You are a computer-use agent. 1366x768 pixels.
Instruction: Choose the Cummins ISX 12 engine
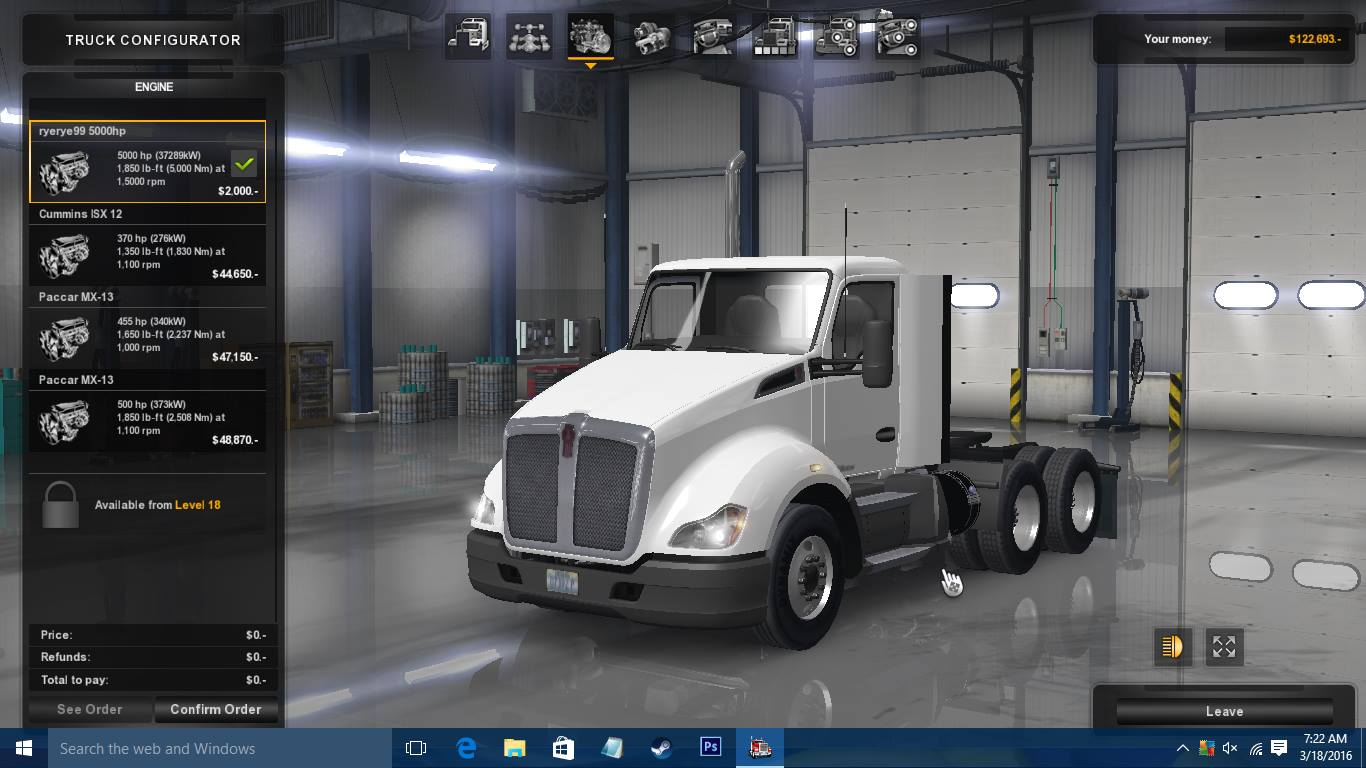[x=147, y=246]
